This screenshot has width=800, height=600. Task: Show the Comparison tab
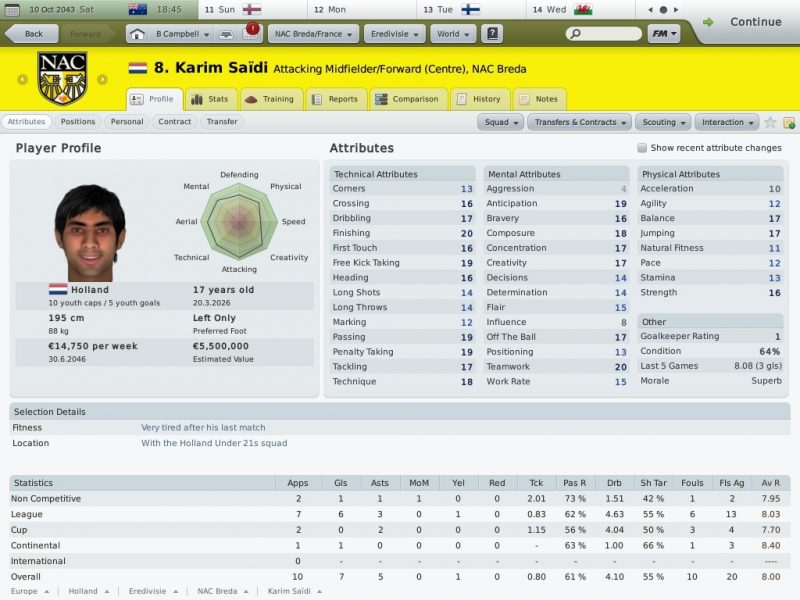(408, 100)
